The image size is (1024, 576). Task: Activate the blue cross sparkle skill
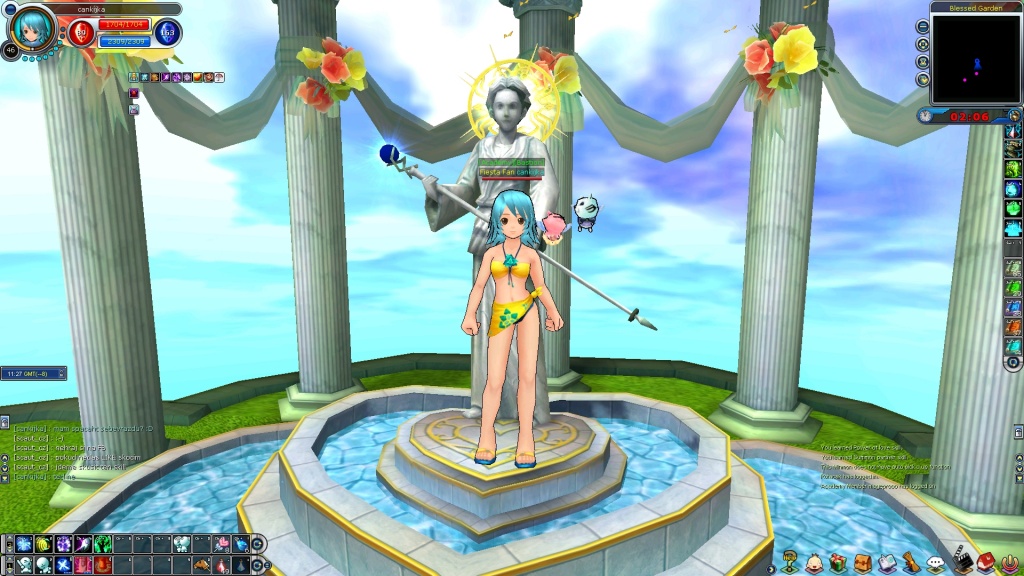(x=63, y=565)
